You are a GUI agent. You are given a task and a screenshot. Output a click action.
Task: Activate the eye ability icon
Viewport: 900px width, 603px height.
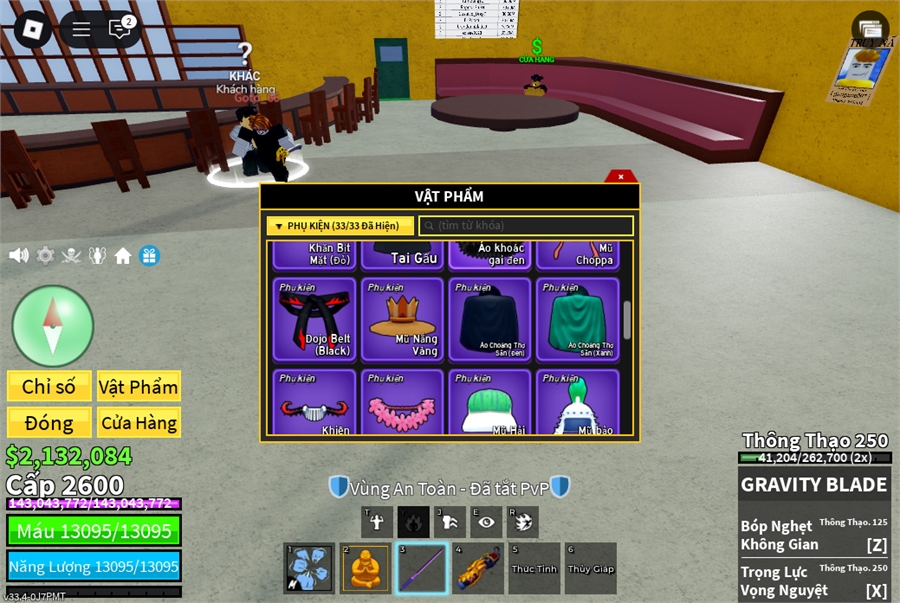coord(486,521)
